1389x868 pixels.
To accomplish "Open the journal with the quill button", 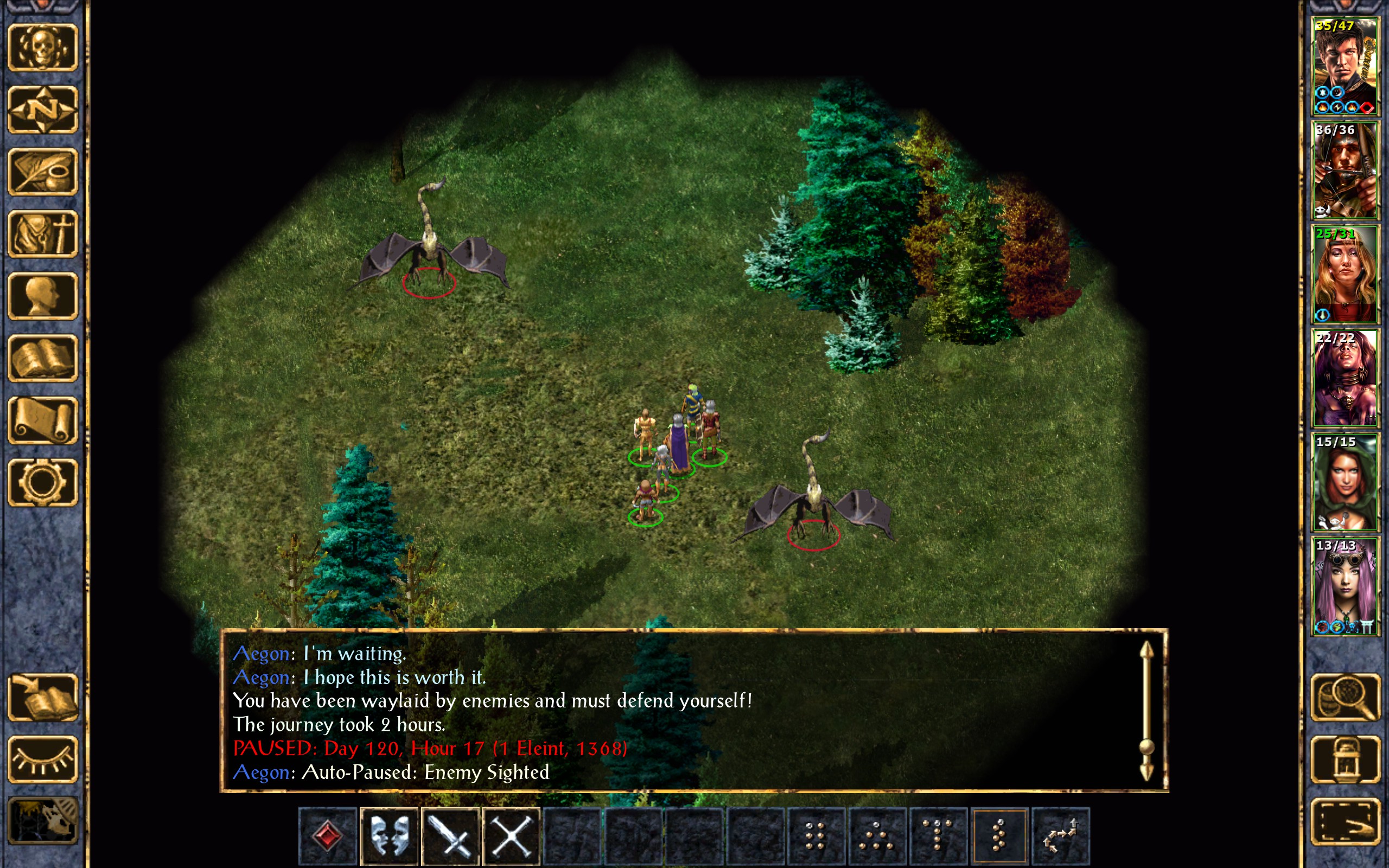I will [x=42, y=171].
